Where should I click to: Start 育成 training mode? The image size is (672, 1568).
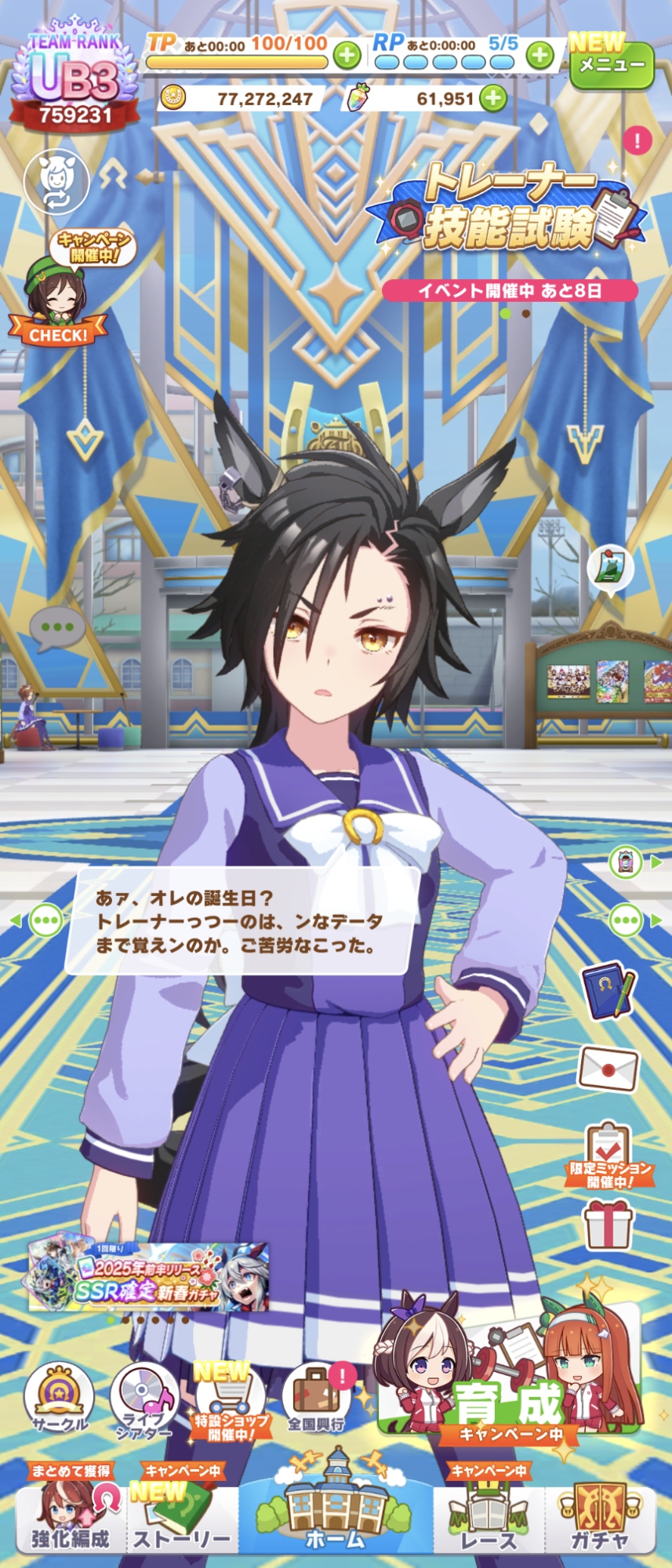510,1374
